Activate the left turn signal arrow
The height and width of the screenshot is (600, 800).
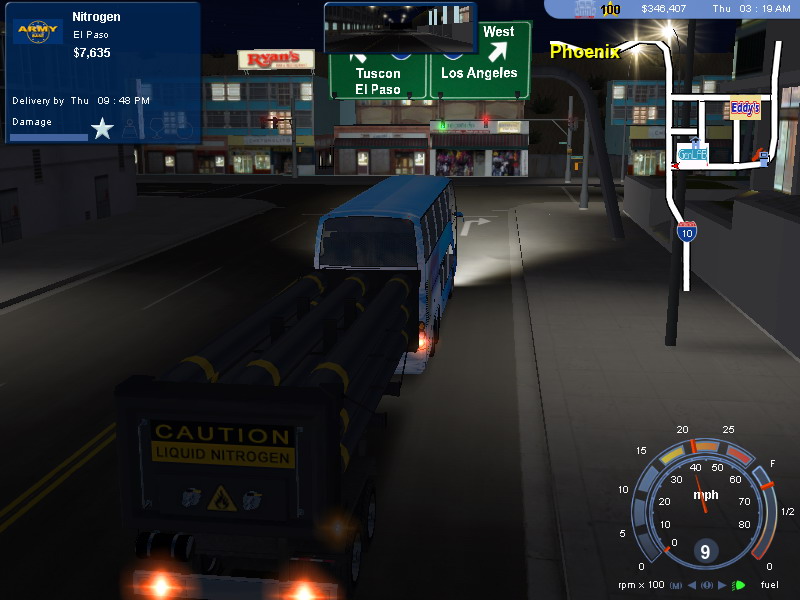692,585
